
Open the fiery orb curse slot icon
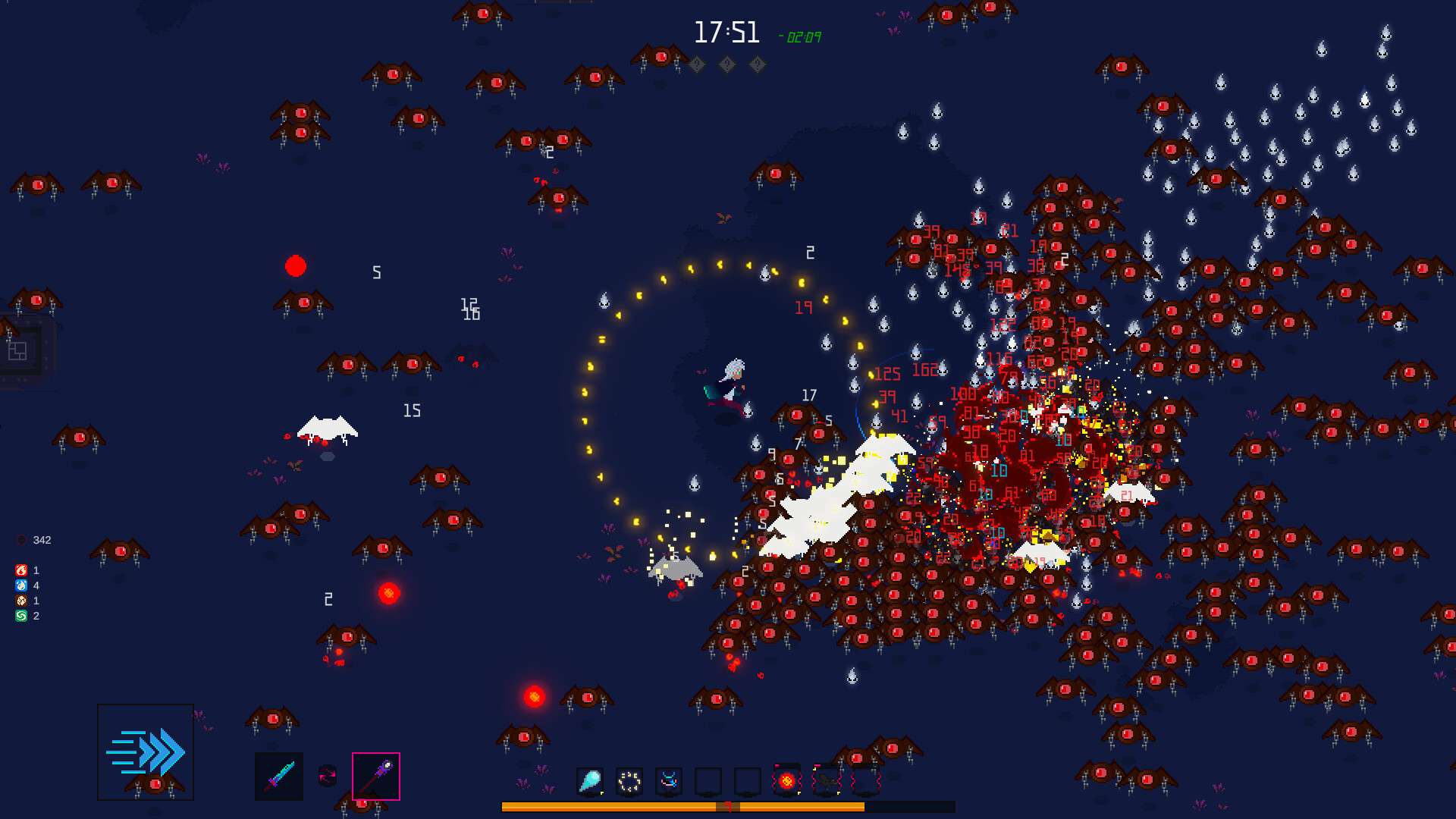tap(786, 781)
